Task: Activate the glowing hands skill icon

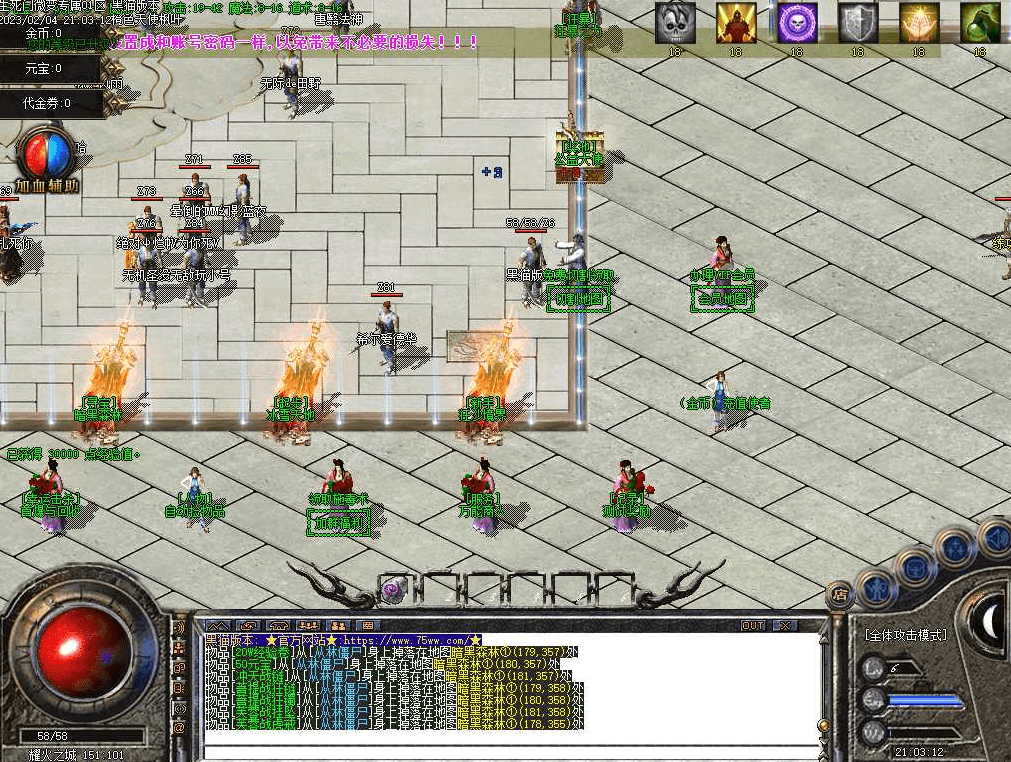Action: pos(919,23)
